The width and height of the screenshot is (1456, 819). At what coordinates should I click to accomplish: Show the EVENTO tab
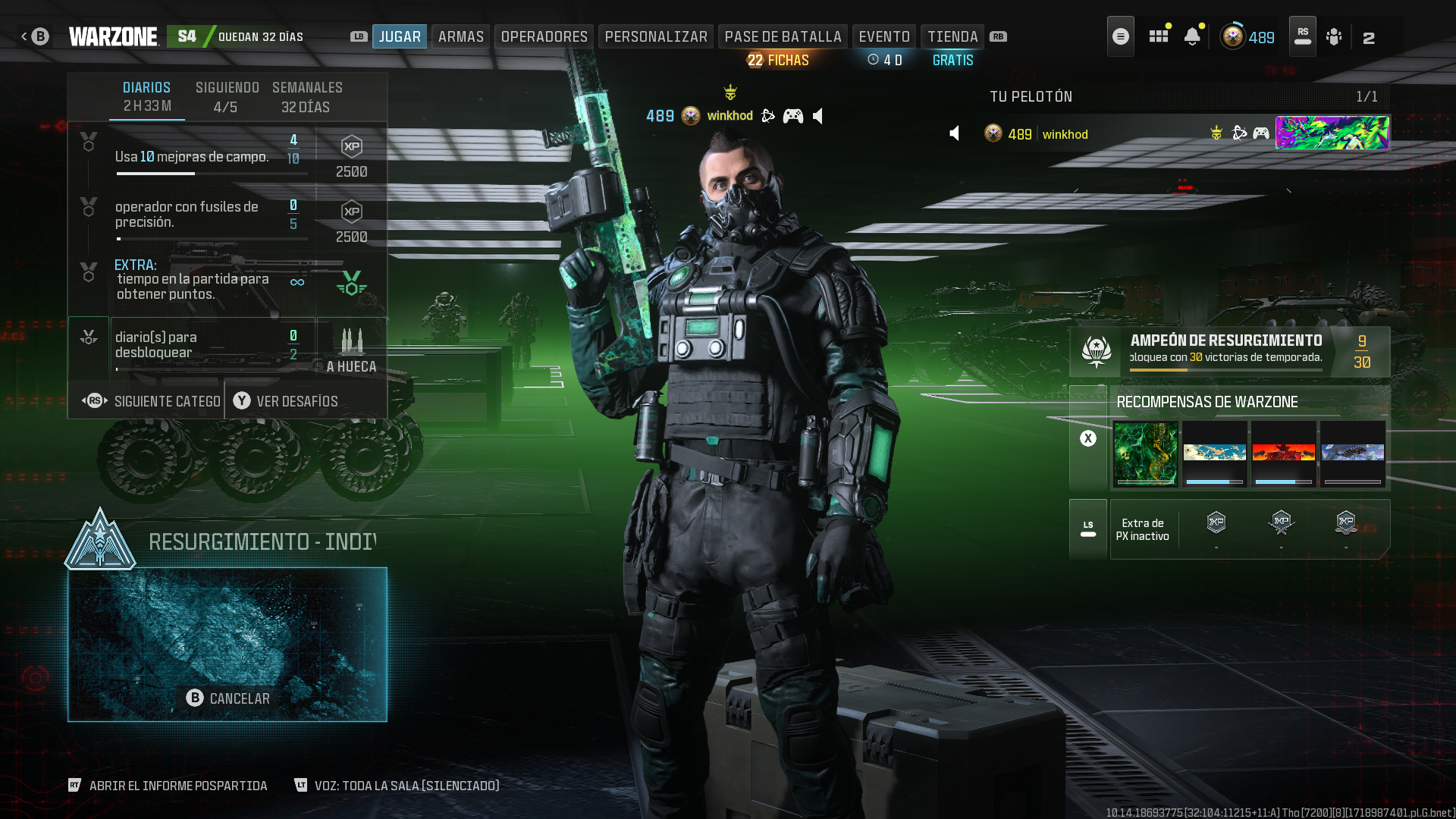point(884,36)
